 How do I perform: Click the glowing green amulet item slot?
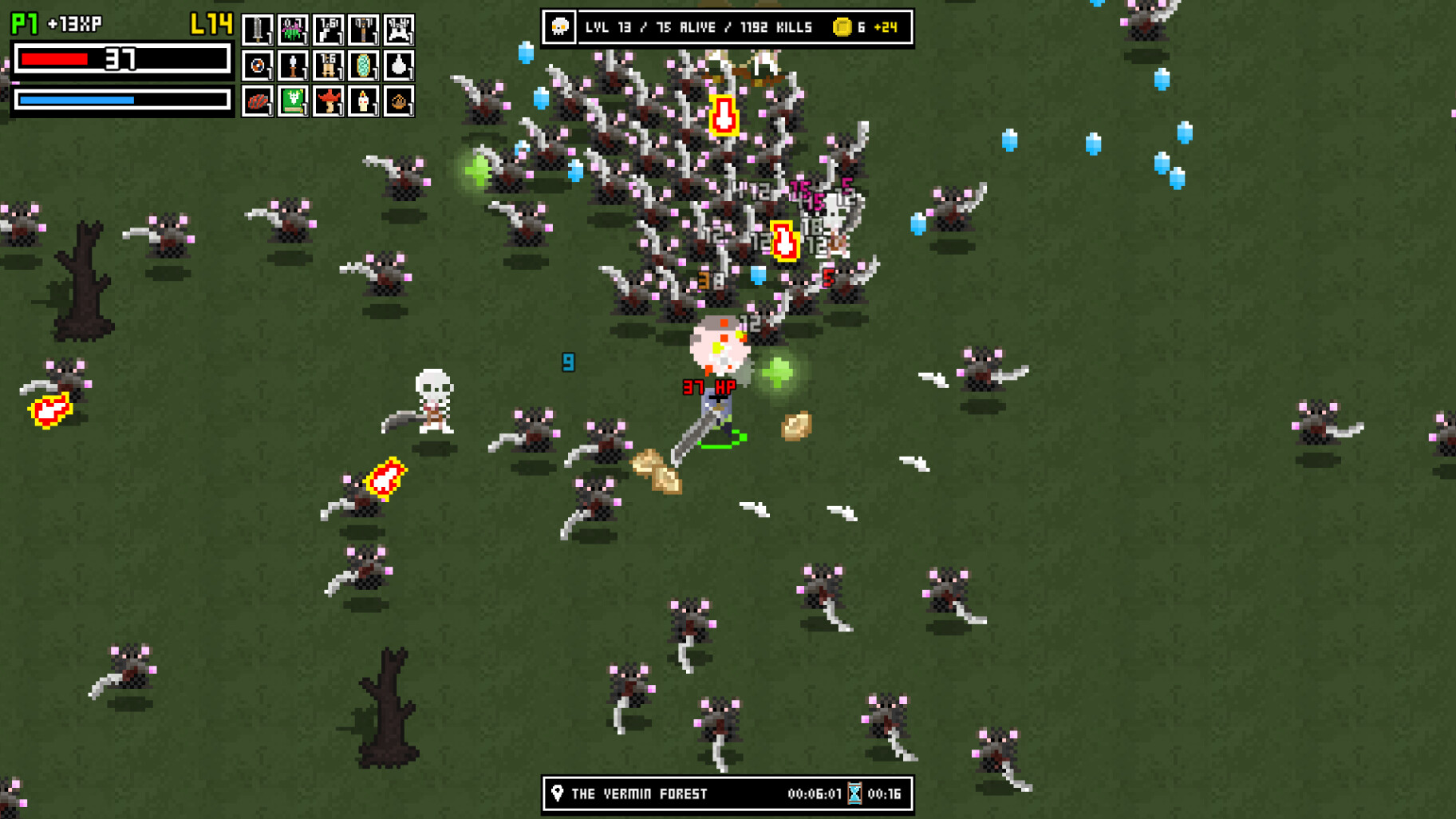click(x=364, y=67)
